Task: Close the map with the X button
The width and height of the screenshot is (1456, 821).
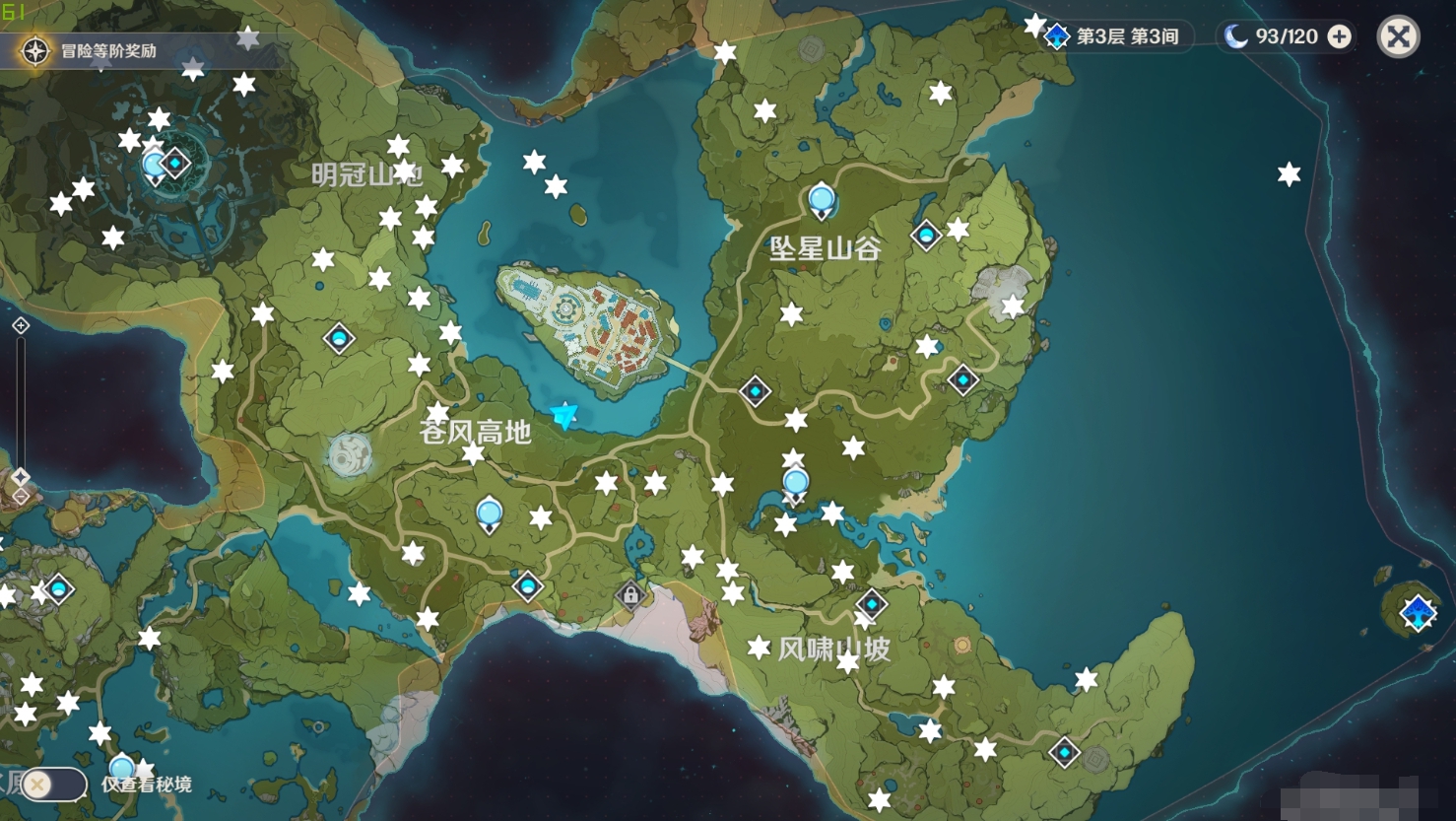Action: (1400, 36)
